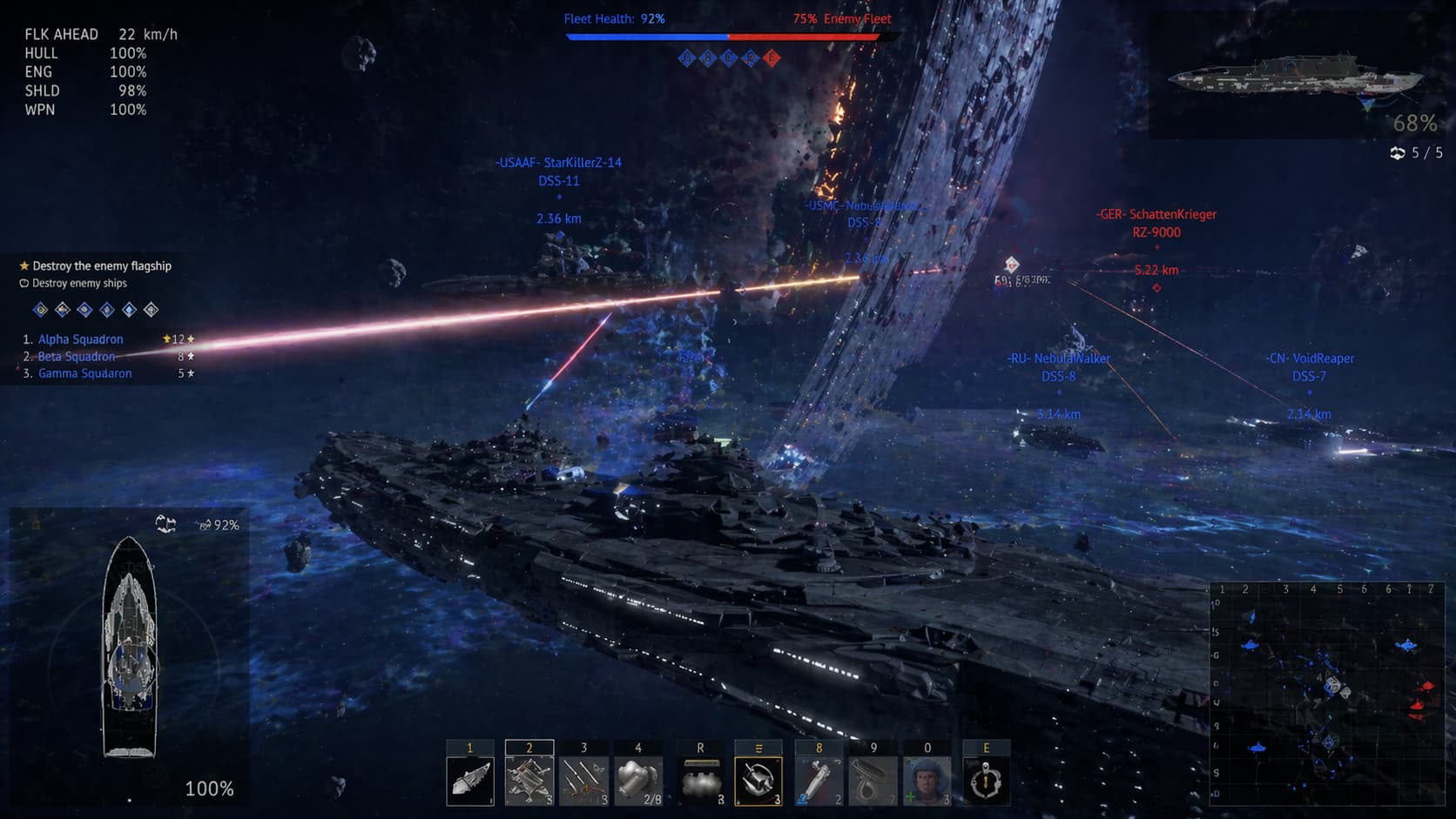Choose Beta Squadron from the squad list
Screen dimensions: 1456x819
77,357
